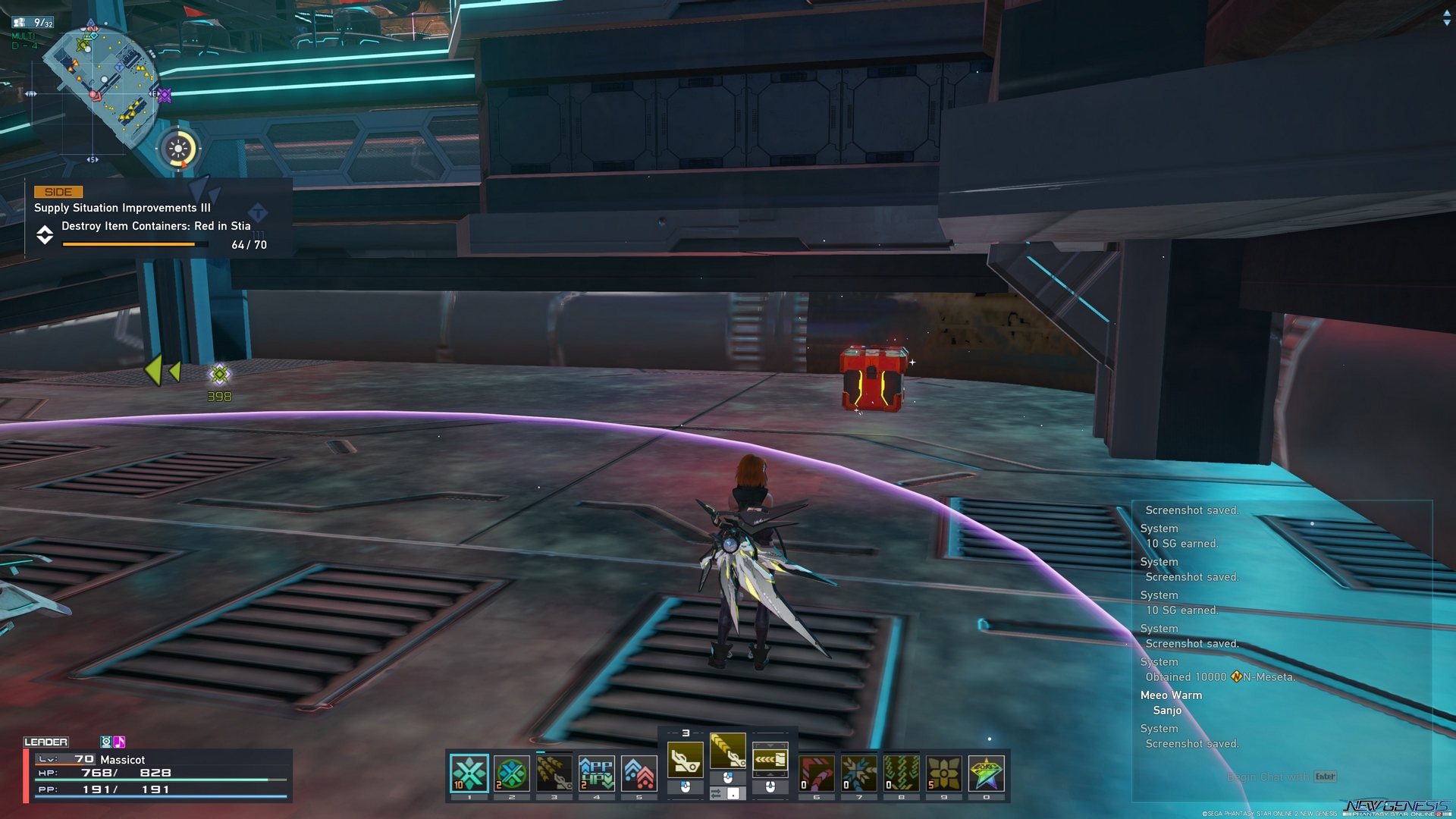Click the SIDE quest label tab

(x=59, y=192)
